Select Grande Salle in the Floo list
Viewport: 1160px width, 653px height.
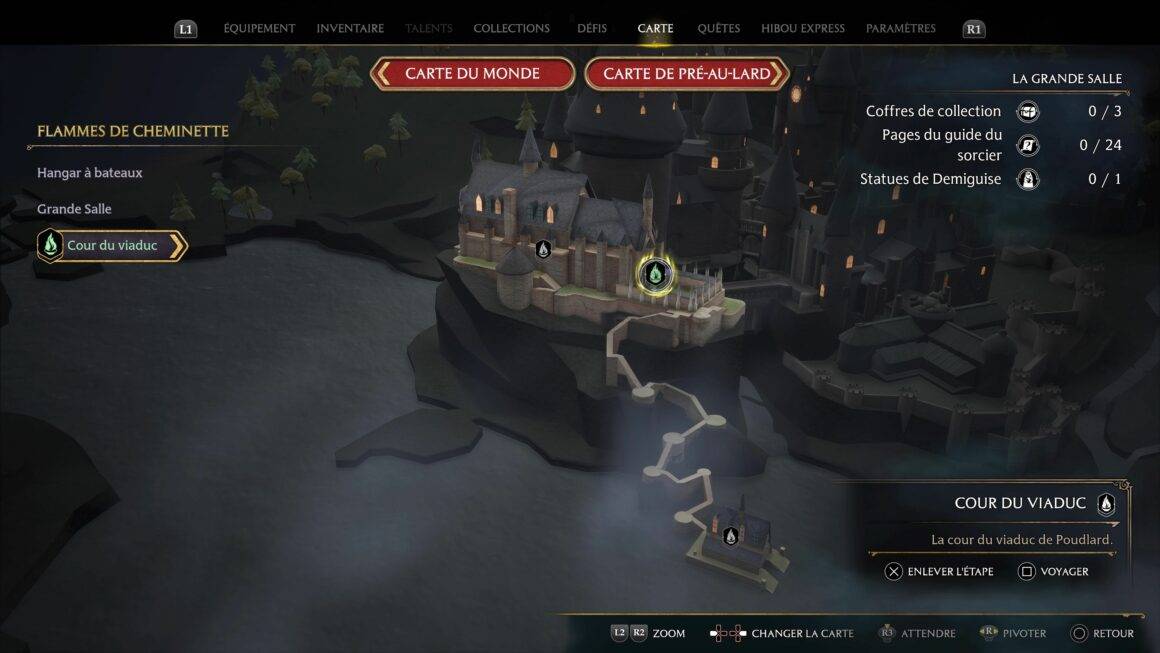tap(74, 209)
